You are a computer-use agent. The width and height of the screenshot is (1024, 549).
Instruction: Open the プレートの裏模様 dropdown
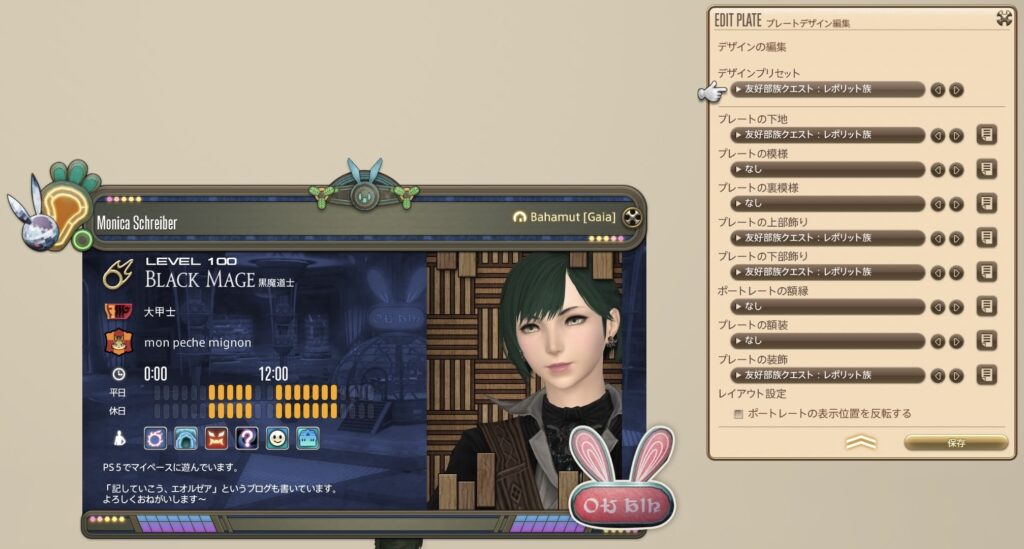tap(826, 203)
